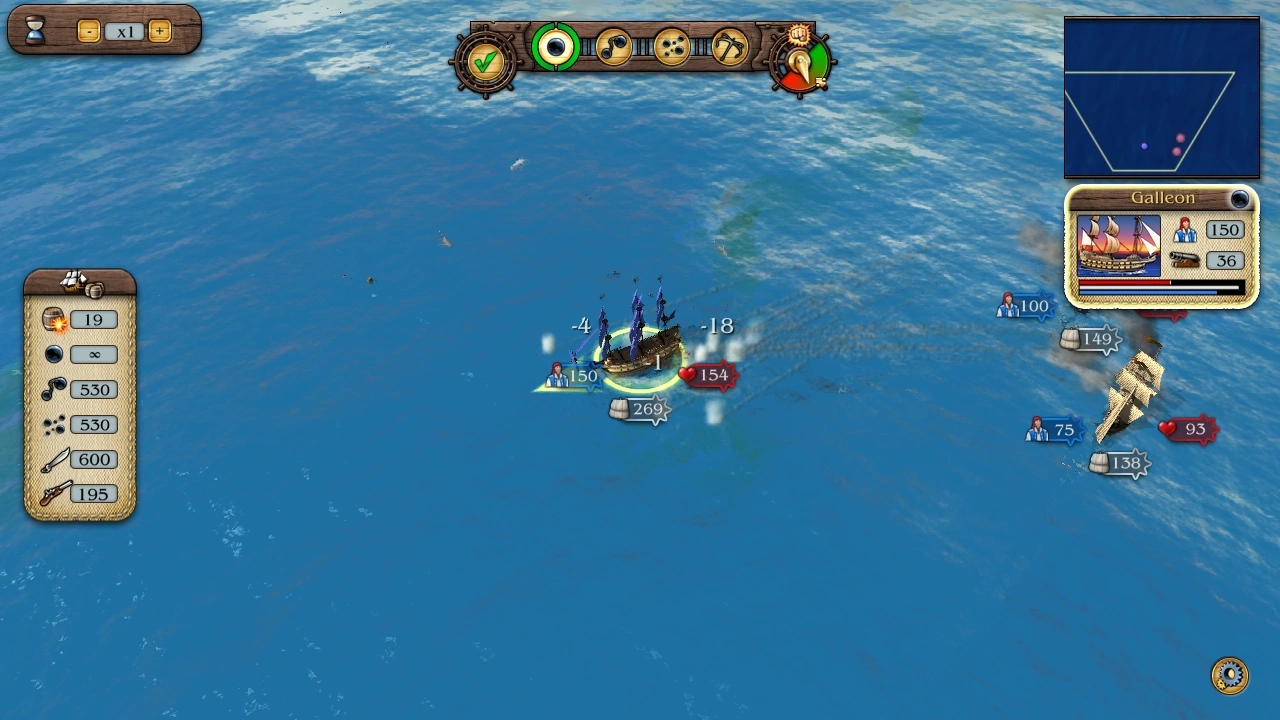The height and width of the screenshot is (720, 1280).
Task: Click the explosive powder barrel icon
Action: tap(54, 320)
